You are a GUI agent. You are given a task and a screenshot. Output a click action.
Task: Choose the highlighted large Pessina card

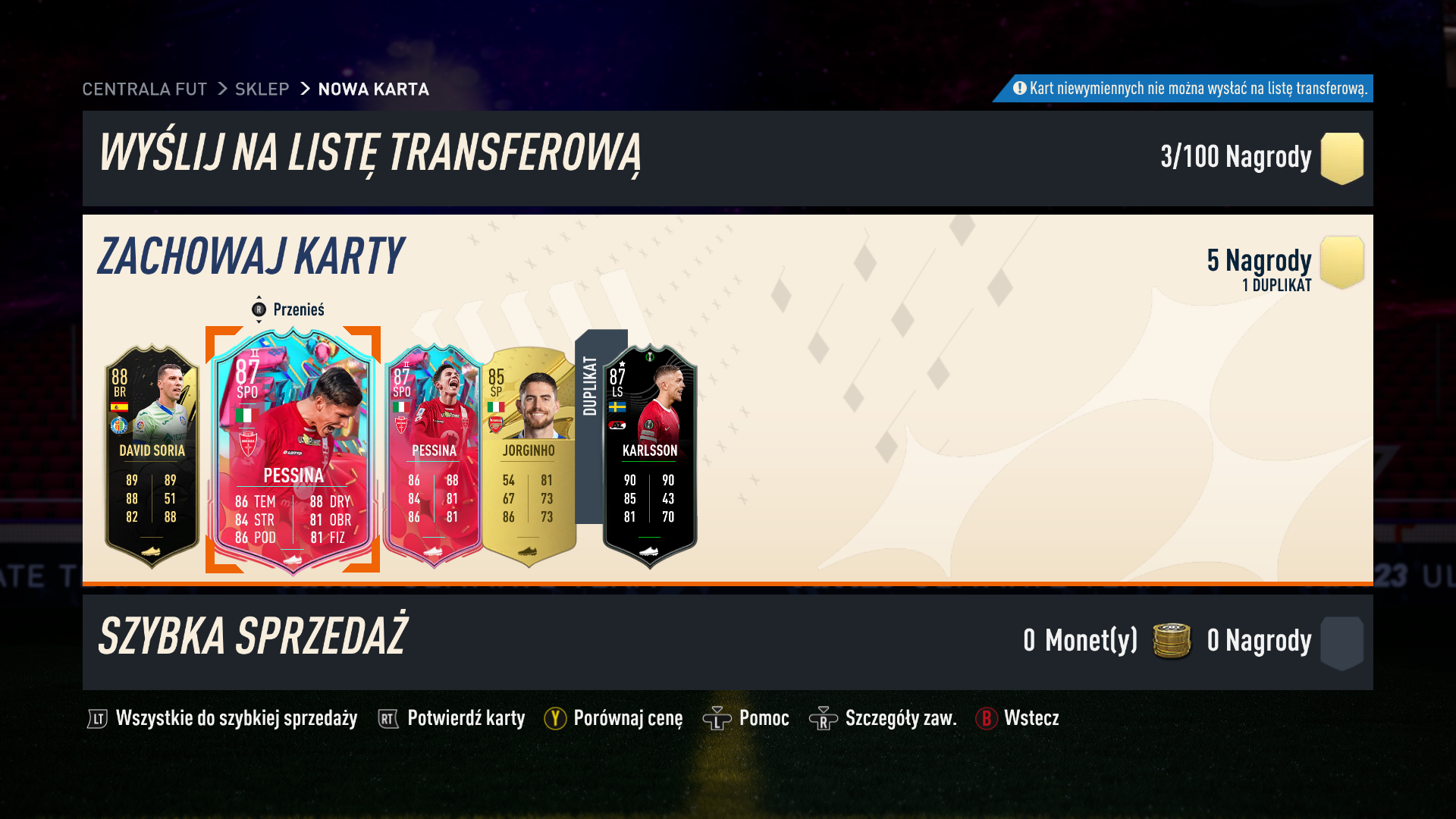point(293,451)
